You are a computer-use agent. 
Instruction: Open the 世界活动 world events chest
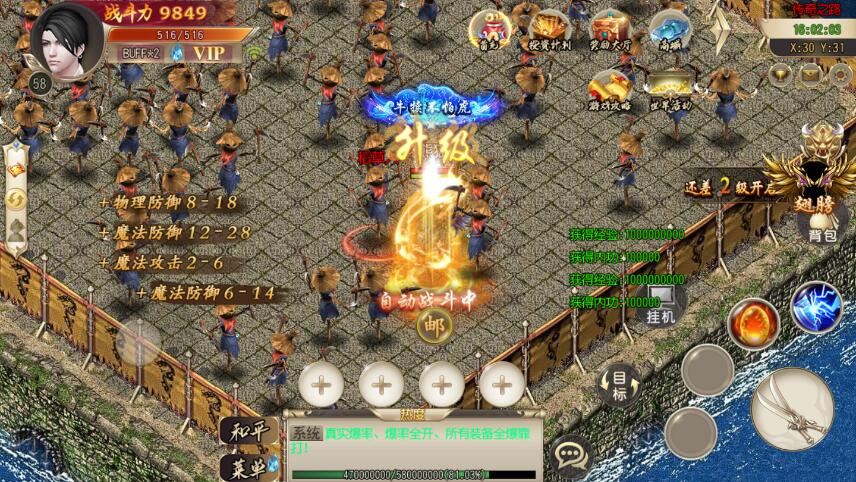click(x=669, y=90)
